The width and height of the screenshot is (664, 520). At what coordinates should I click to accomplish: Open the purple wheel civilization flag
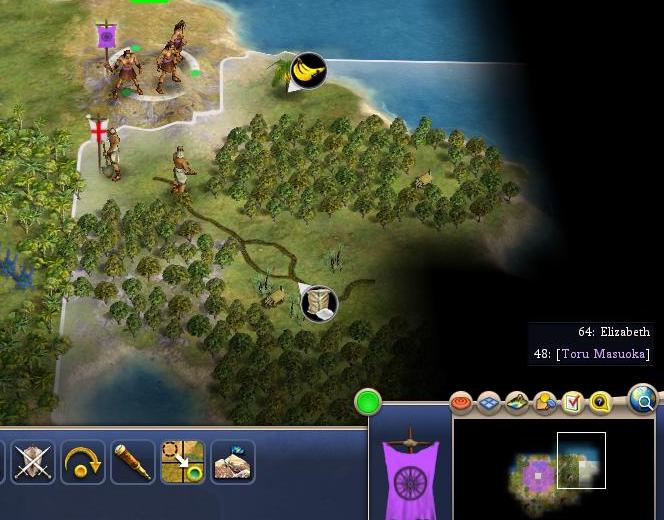410,474
